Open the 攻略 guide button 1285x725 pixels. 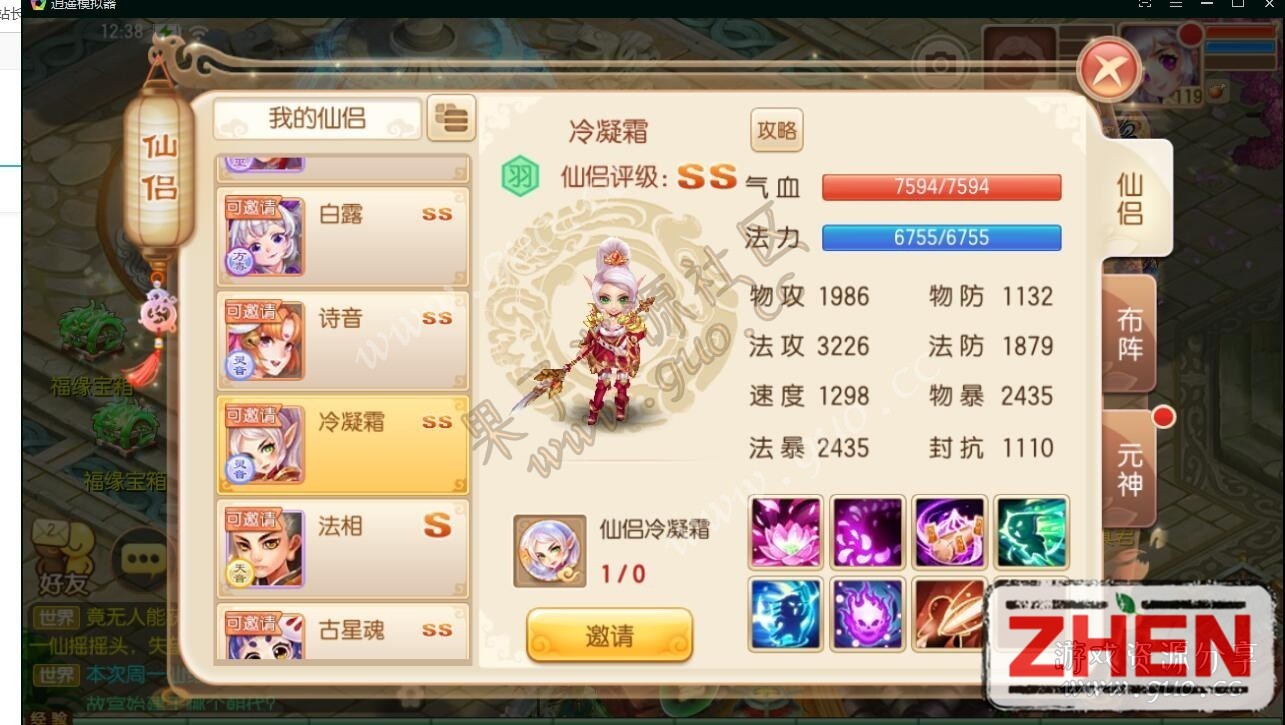[776, 131]
